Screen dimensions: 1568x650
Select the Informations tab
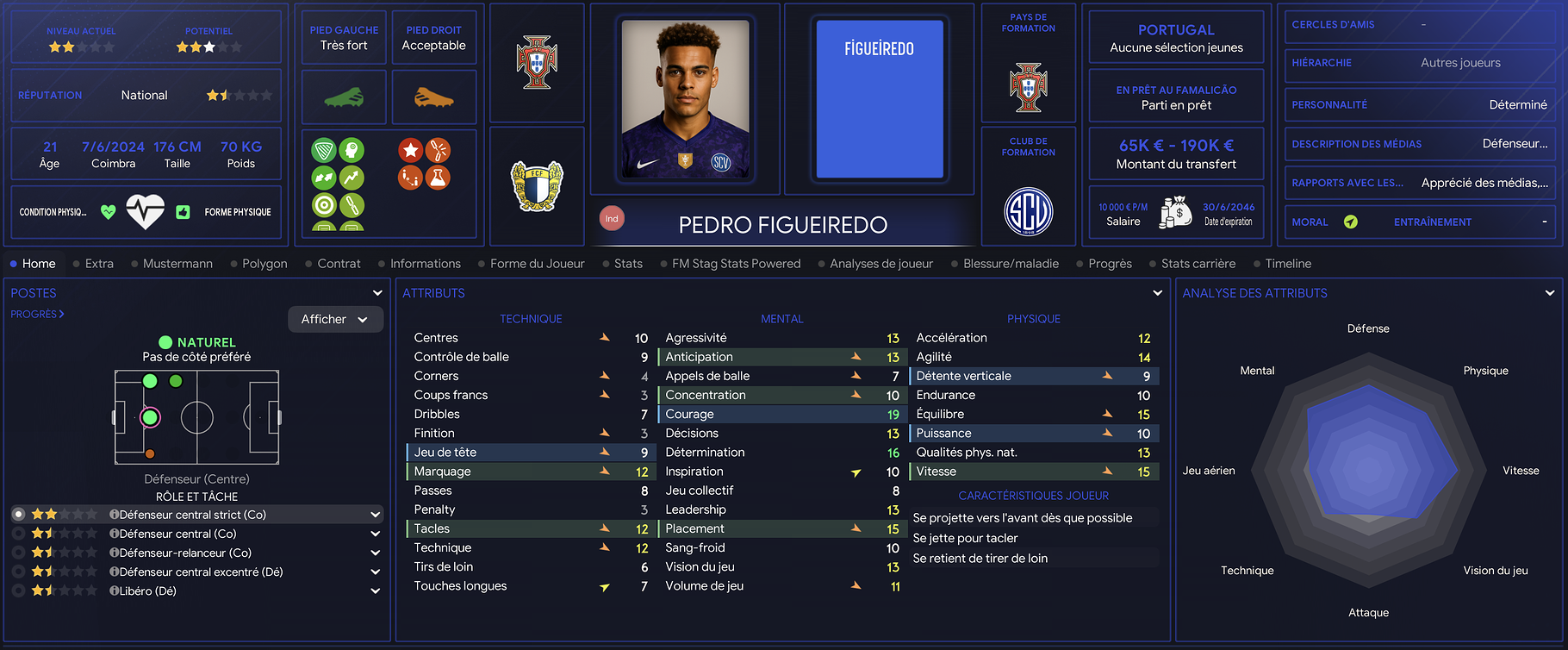click(425, 264)
